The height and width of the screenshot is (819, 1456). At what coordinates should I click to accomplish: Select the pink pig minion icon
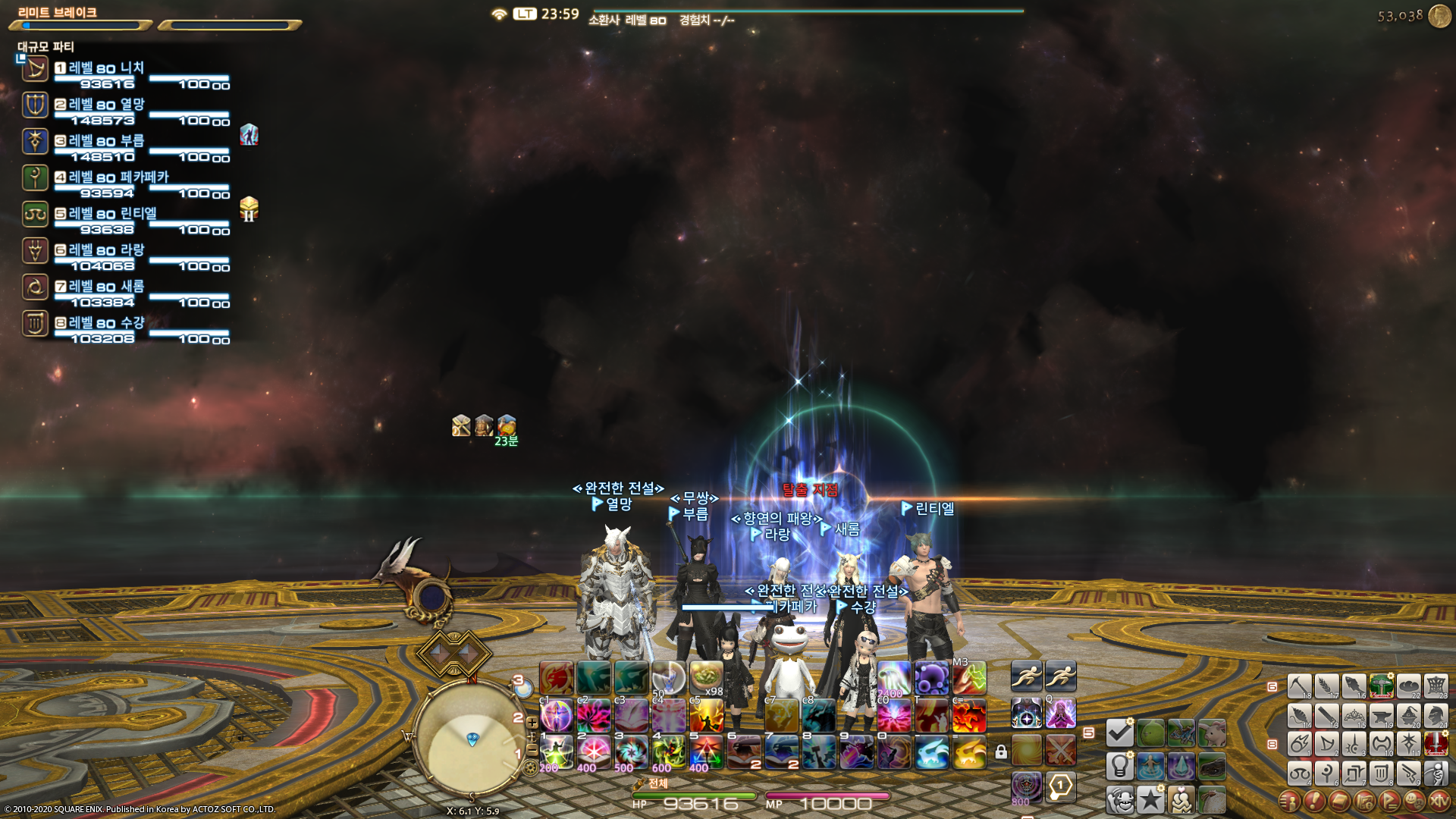pyautogui.click(x=1212, y=733)
